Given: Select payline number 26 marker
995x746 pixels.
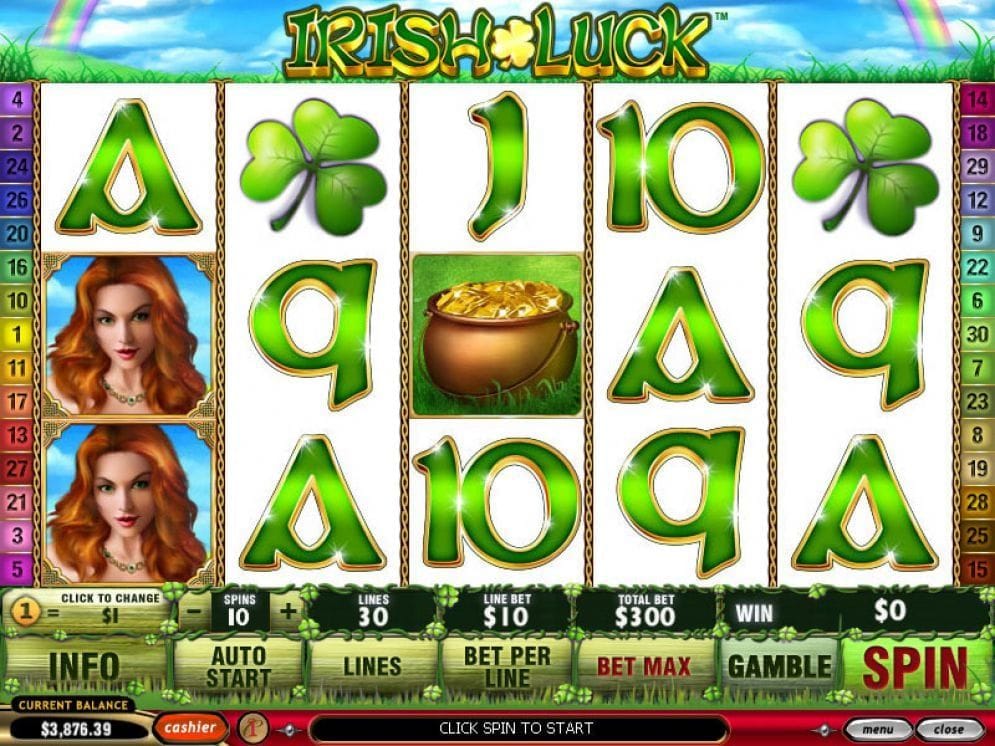Looking at the screenshot, I should coord(18,199).
